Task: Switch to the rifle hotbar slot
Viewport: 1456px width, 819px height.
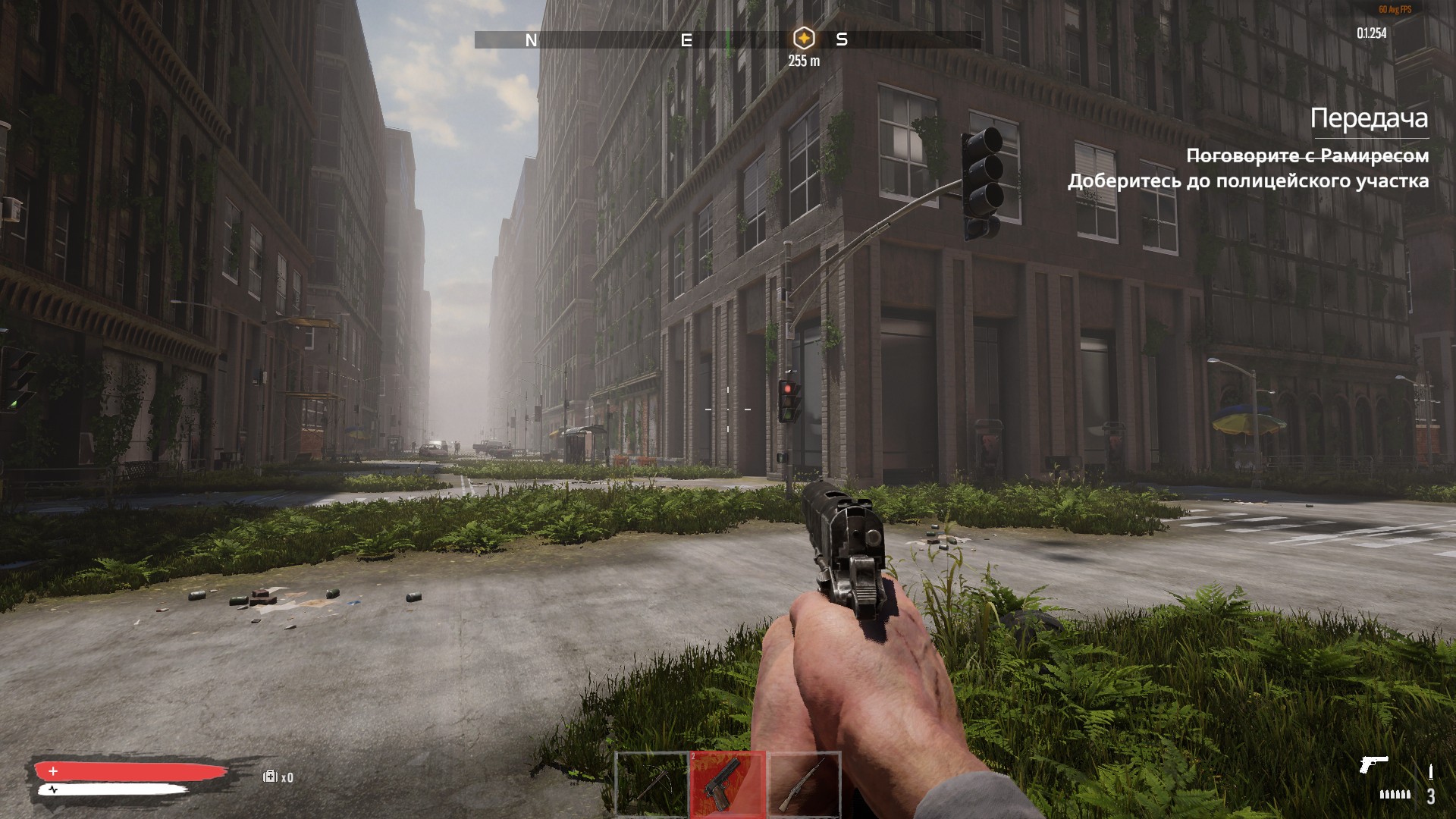Action: click(x=805, y=785)
